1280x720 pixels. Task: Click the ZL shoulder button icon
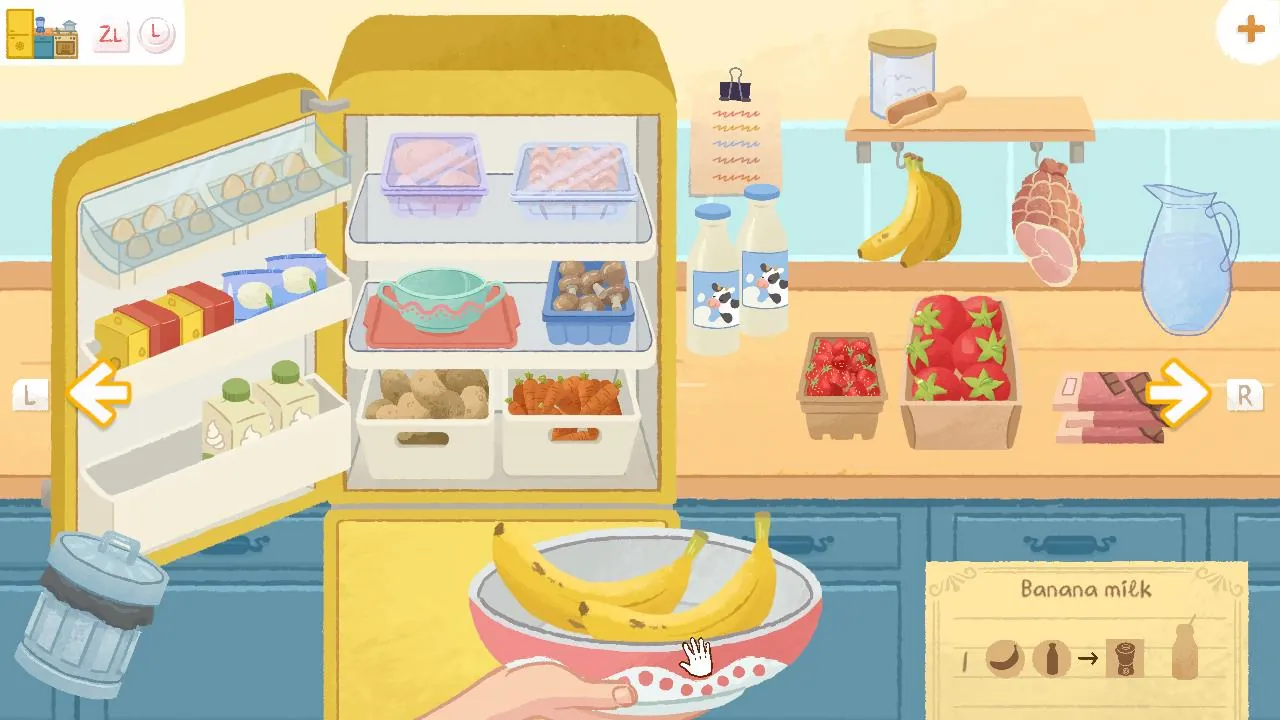point(113,35)
